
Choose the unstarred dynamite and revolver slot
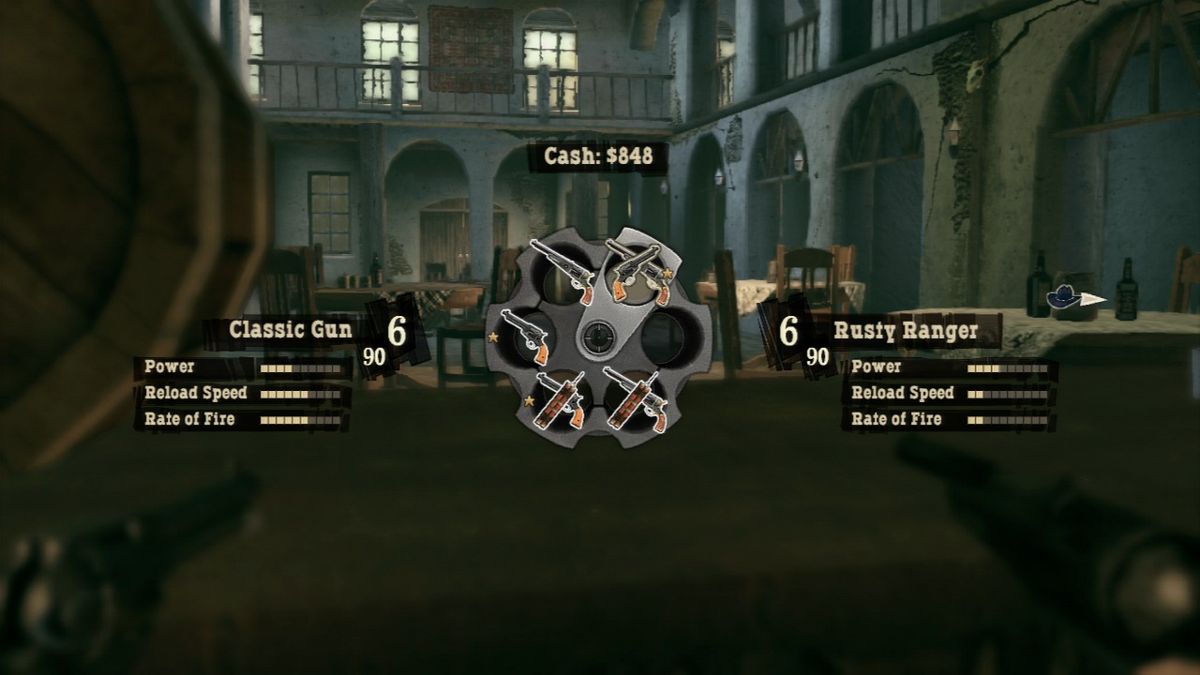click(636, 399)
